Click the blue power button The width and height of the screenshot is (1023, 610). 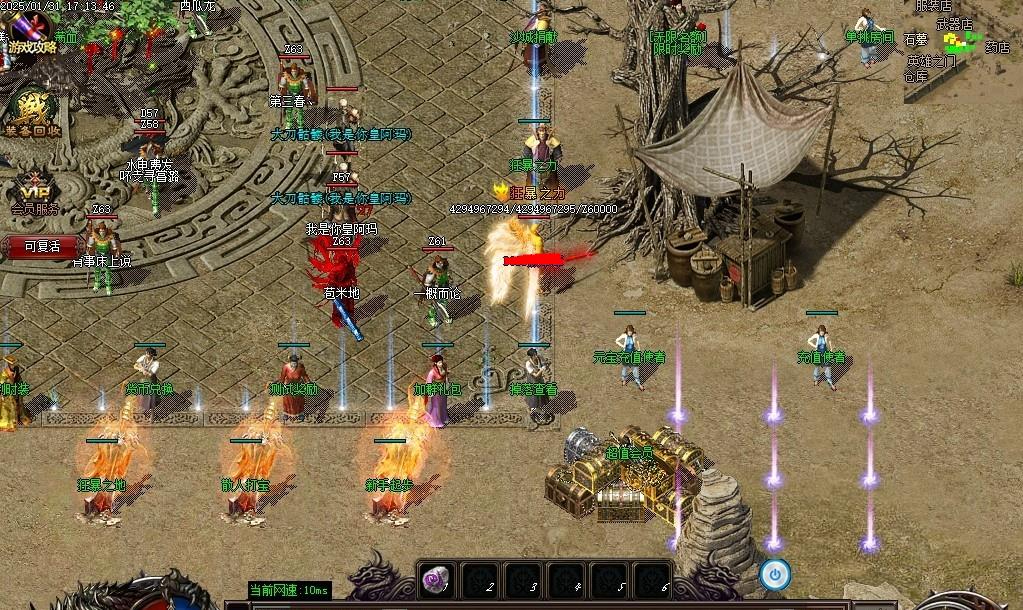775,574
